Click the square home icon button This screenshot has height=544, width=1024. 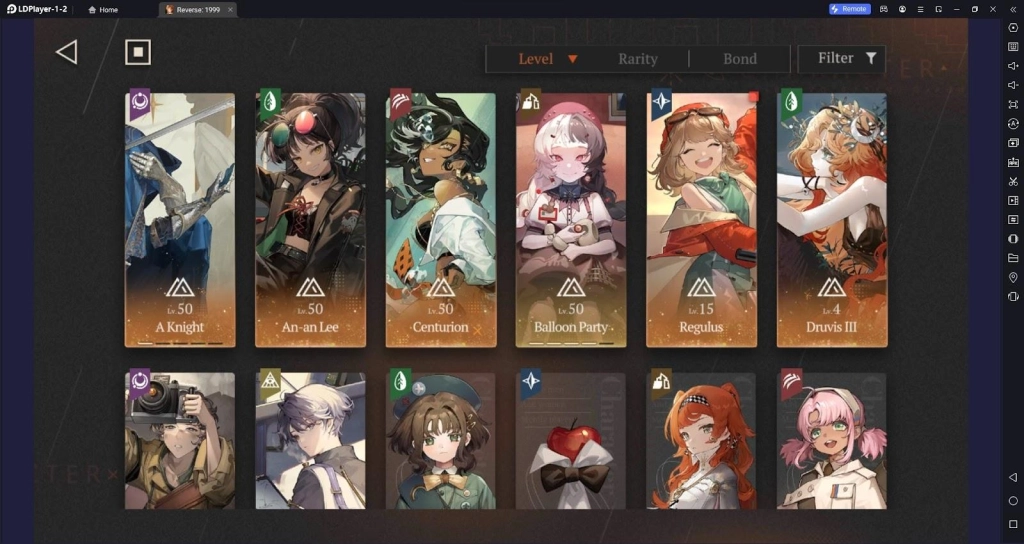point(138,53)
